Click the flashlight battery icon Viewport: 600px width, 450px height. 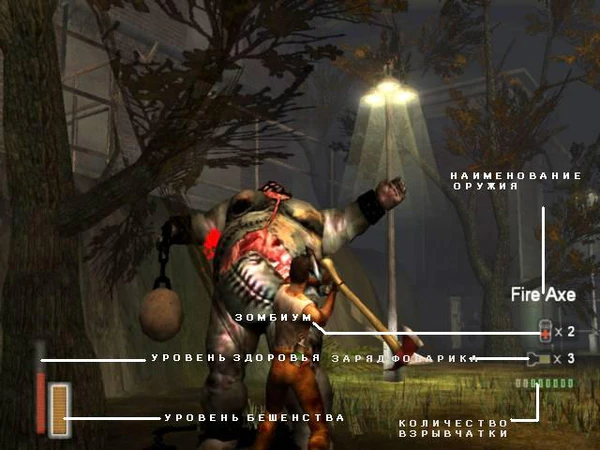click(x=544, y=358)
